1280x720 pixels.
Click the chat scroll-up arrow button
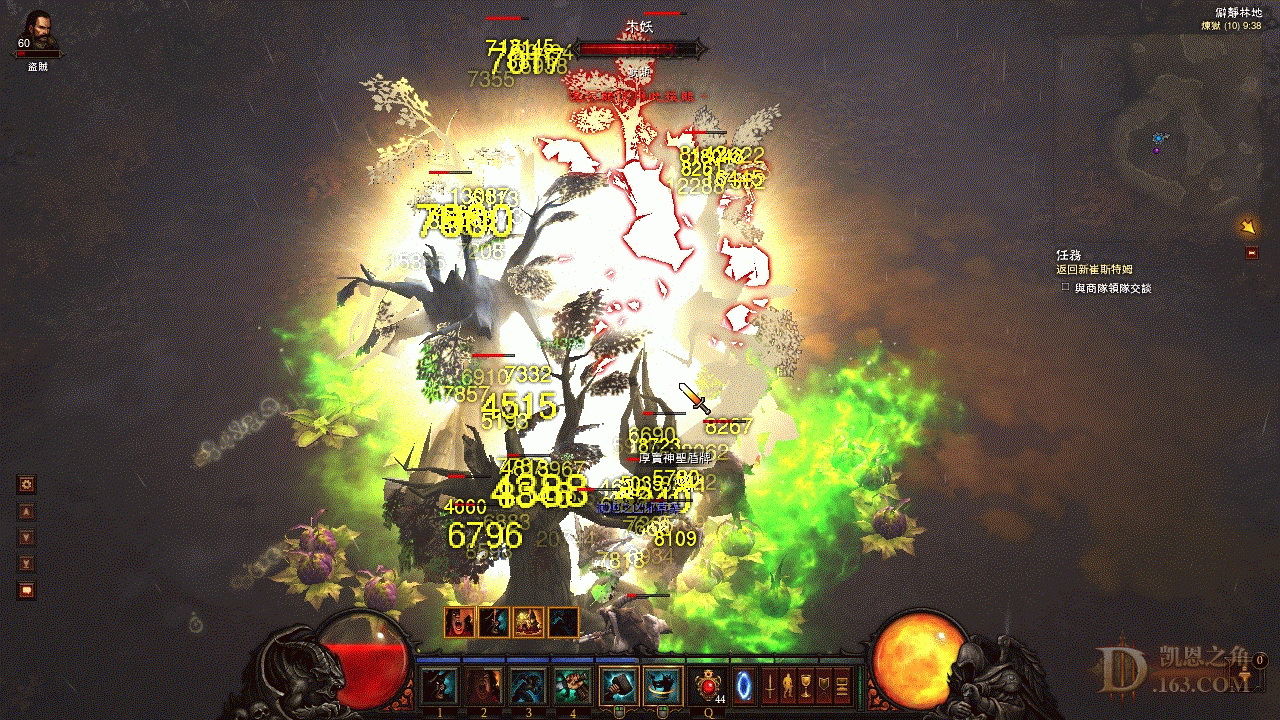point(27,511)
